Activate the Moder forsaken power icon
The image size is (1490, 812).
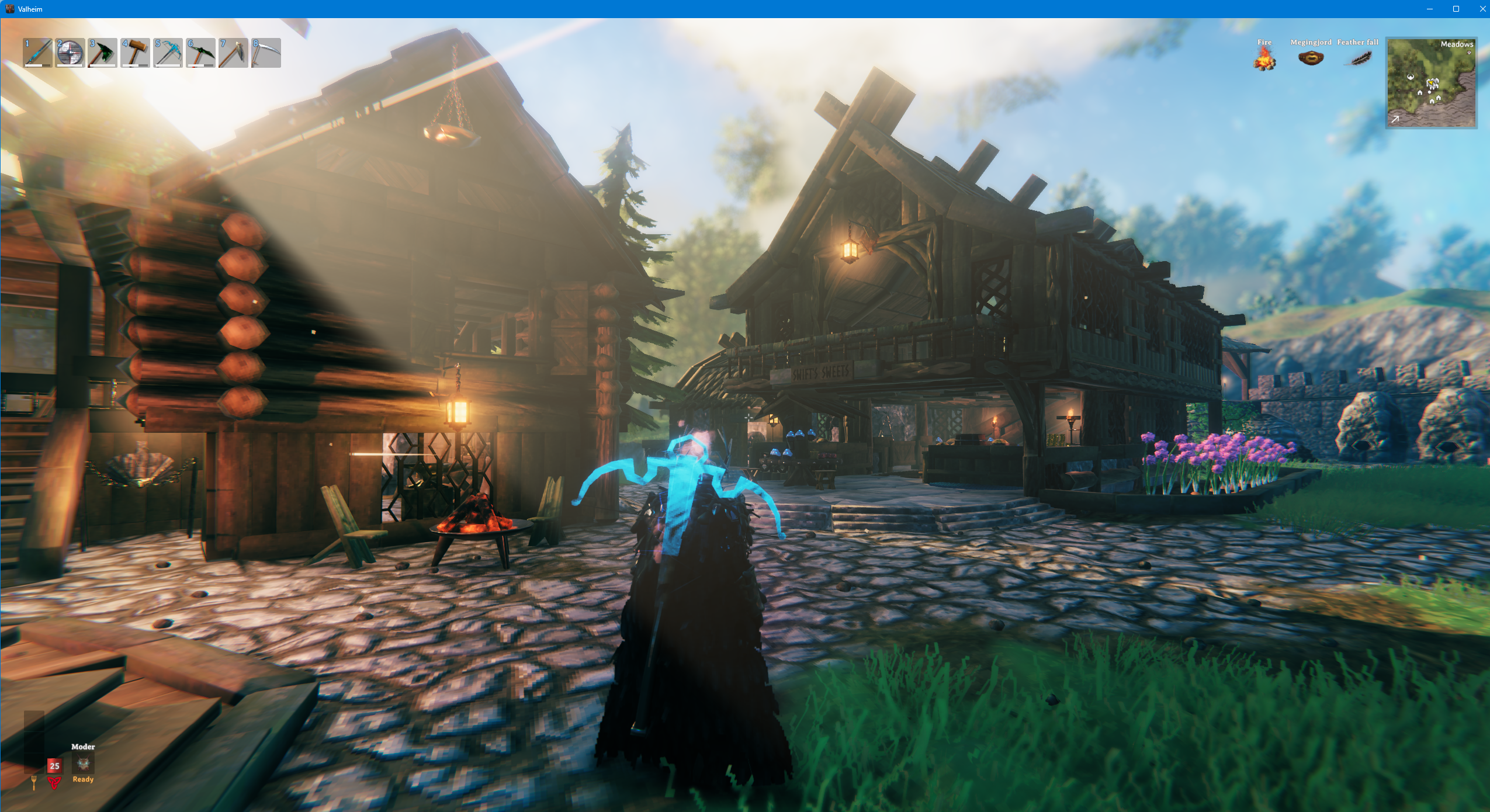tap(83, 764)
